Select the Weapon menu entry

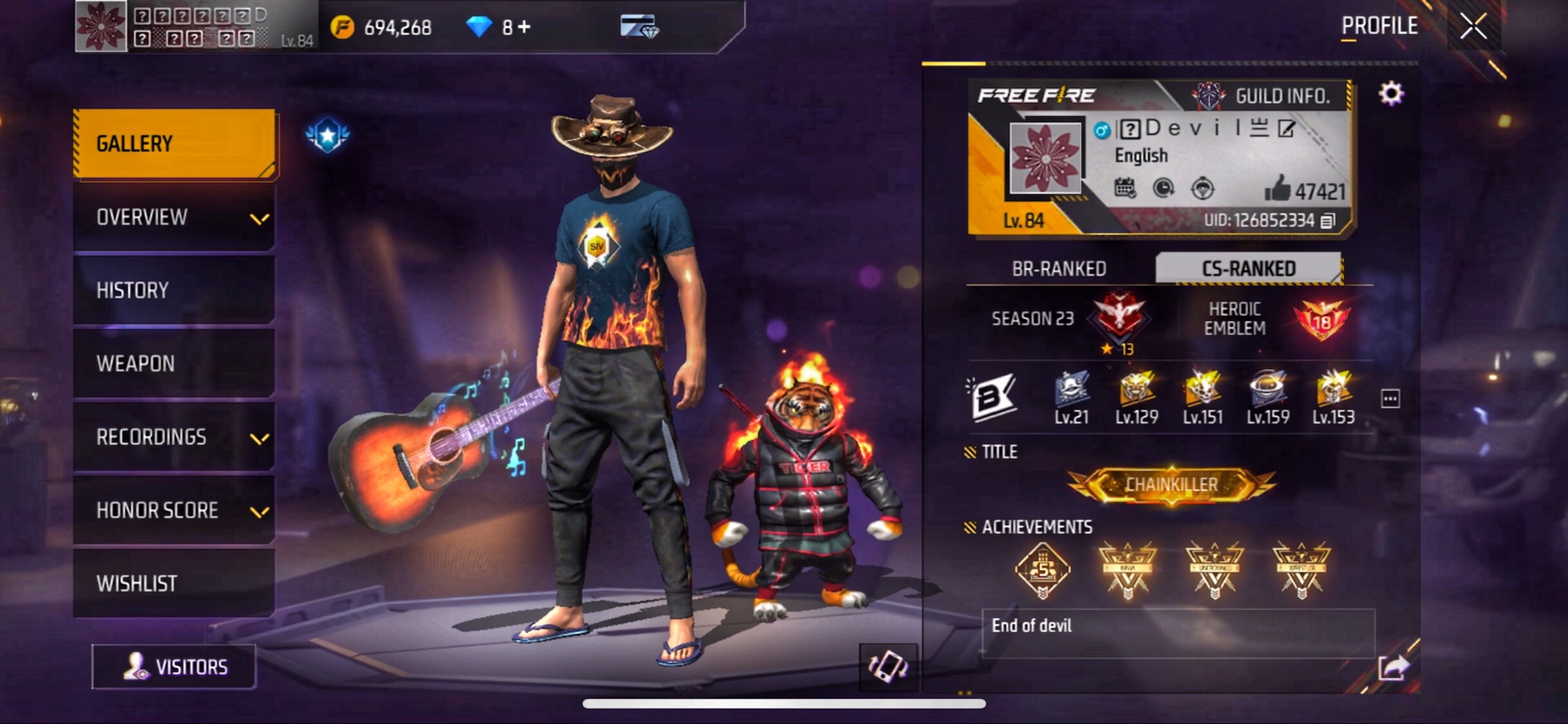click(174, 364)
